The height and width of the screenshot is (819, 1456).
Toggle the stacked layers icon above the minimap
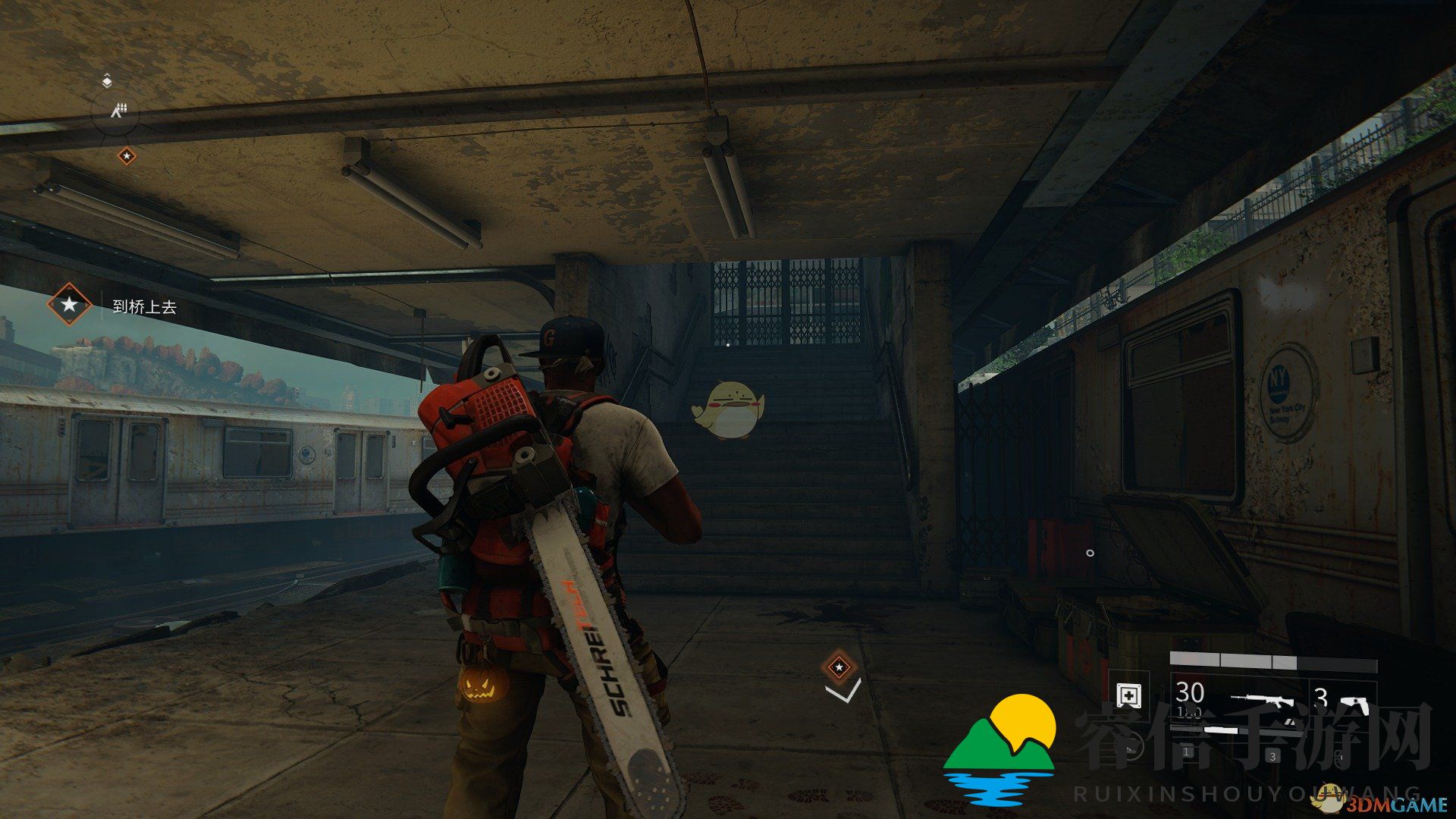[x=107, y=80]
